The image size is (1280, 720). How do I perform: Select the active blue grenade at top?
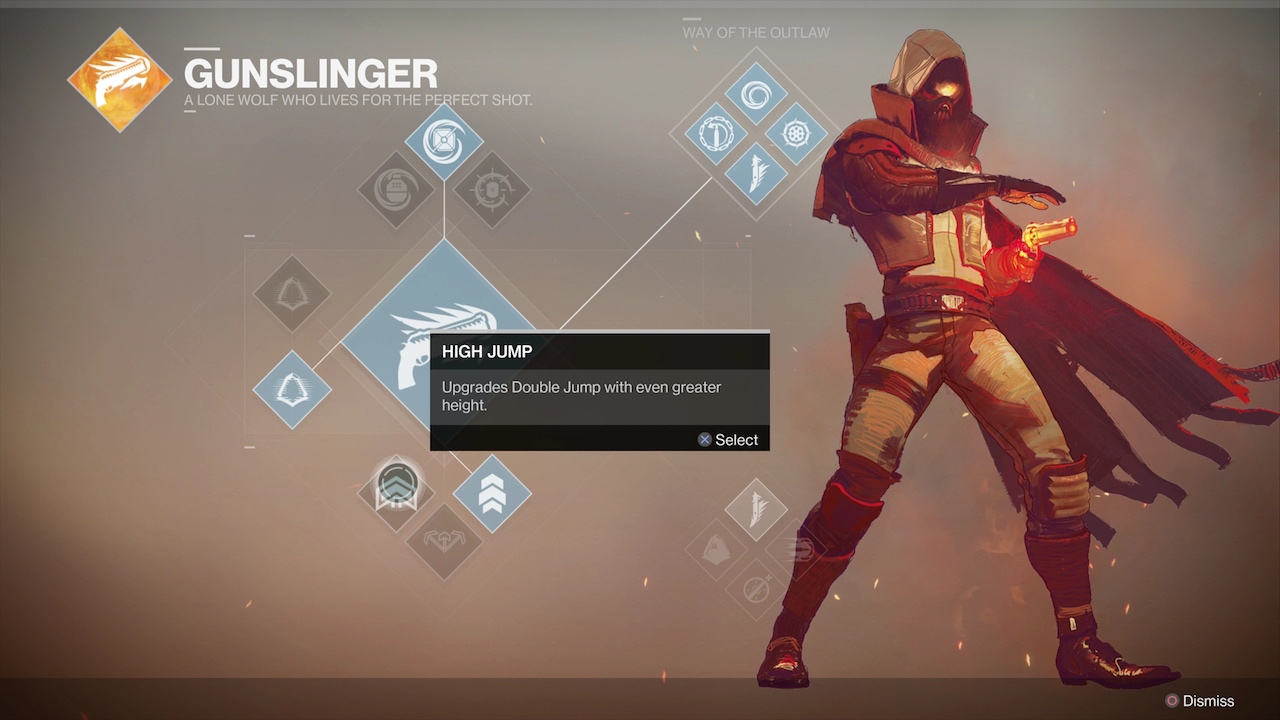pos(444,141)
